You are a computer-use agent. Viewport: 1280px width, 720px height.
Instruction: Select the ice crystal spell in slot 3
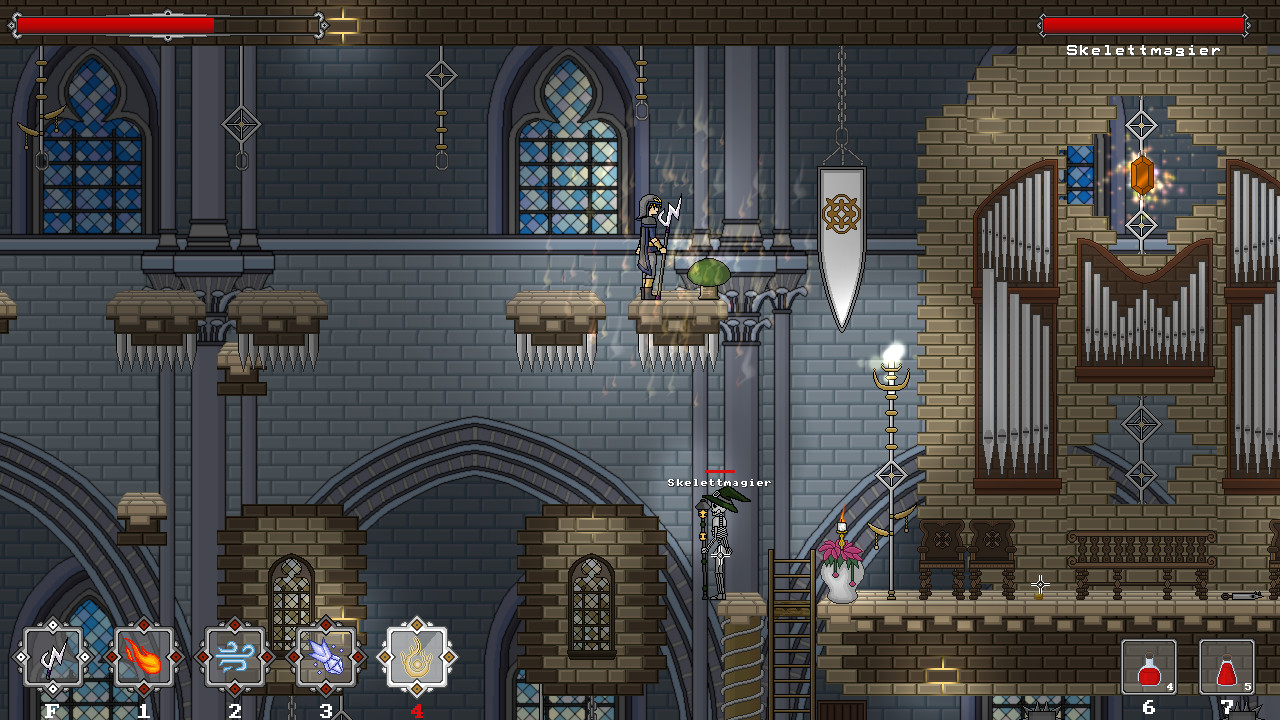[325, 657]
